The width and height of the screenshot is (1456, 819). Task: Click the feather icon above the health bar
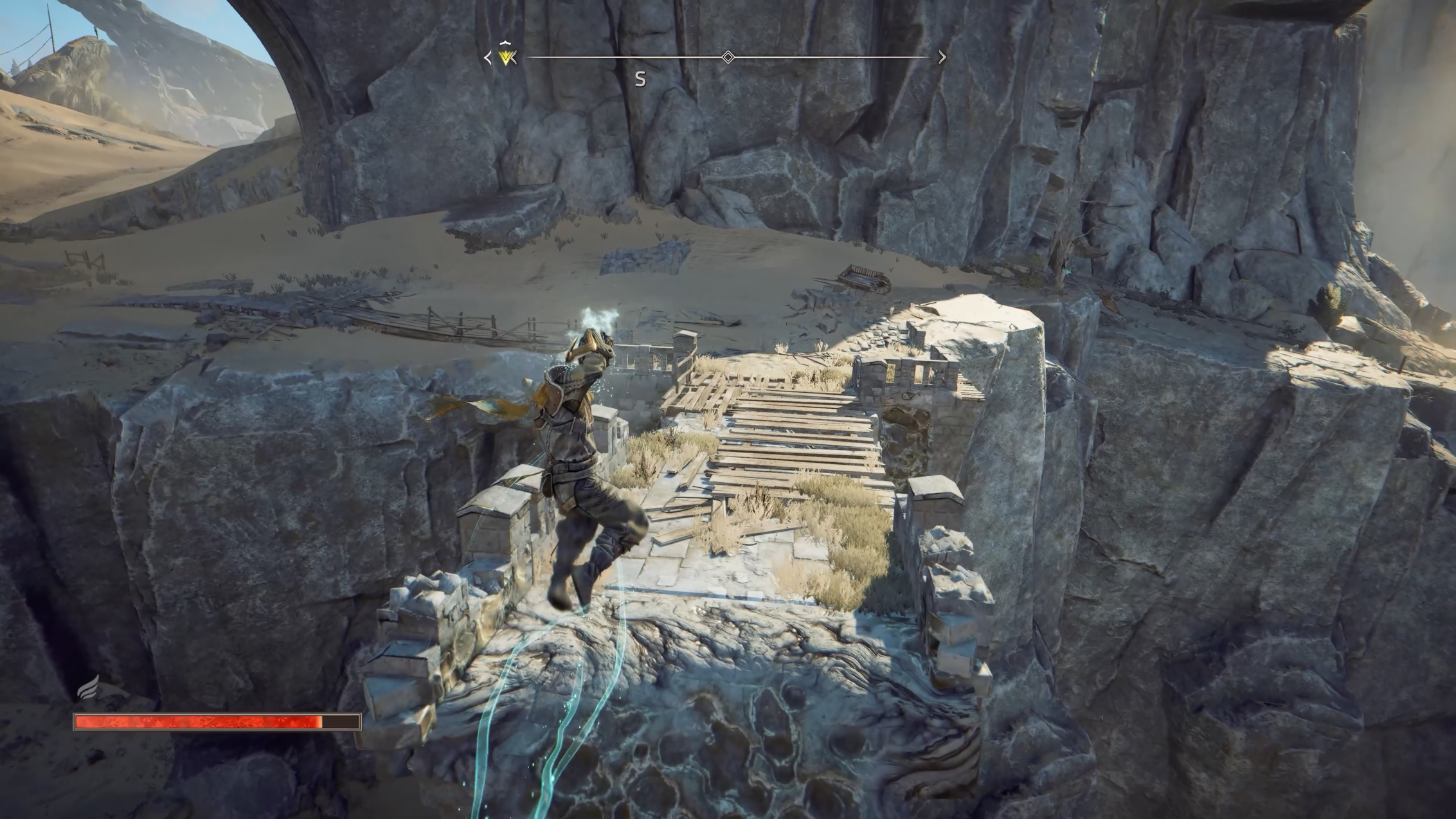tap(89, 688)
